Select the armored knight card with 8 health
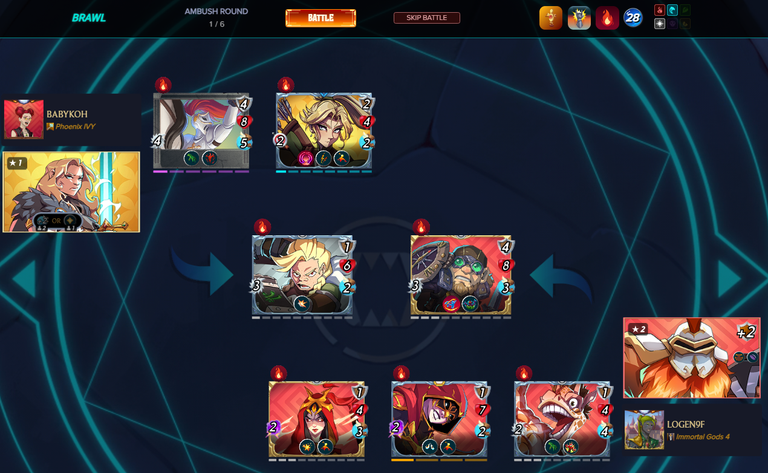This screenshot has height=473, width=768. pyautogui.click(x=201, y=131)
